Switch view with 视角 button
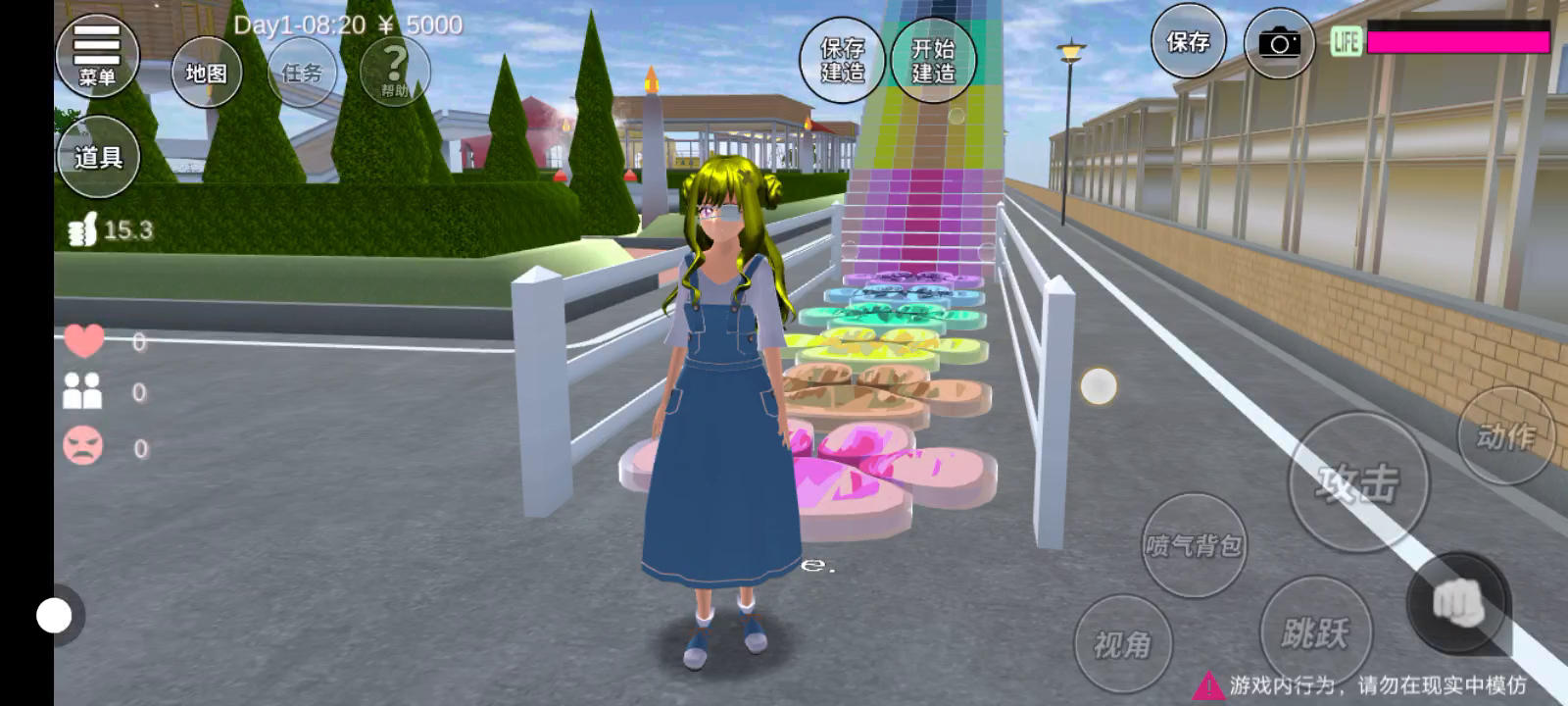Viewport: 1568px width, 706px height. coord(1122,644)
